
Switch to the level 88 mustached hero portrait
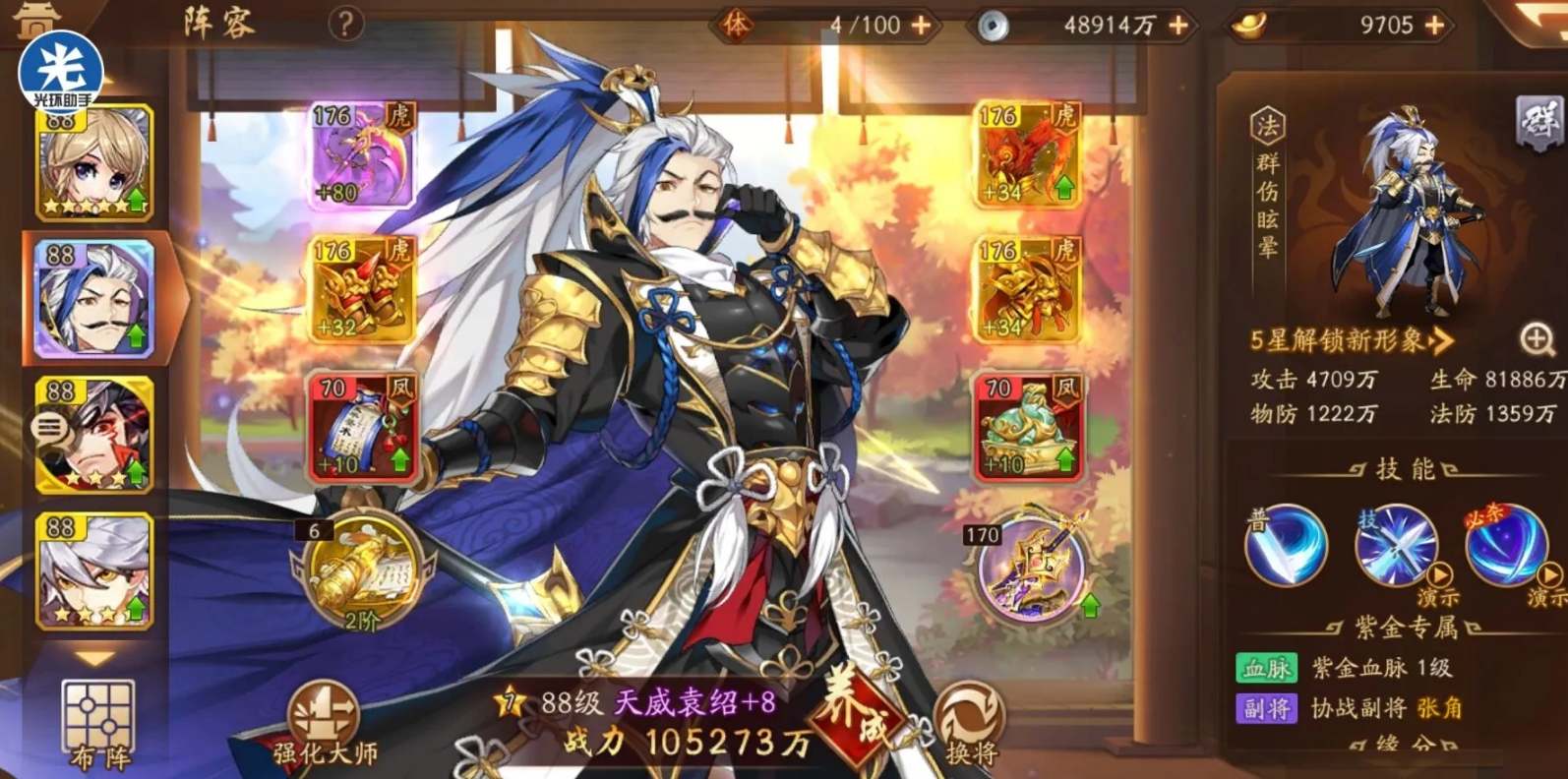coord(95,298)
